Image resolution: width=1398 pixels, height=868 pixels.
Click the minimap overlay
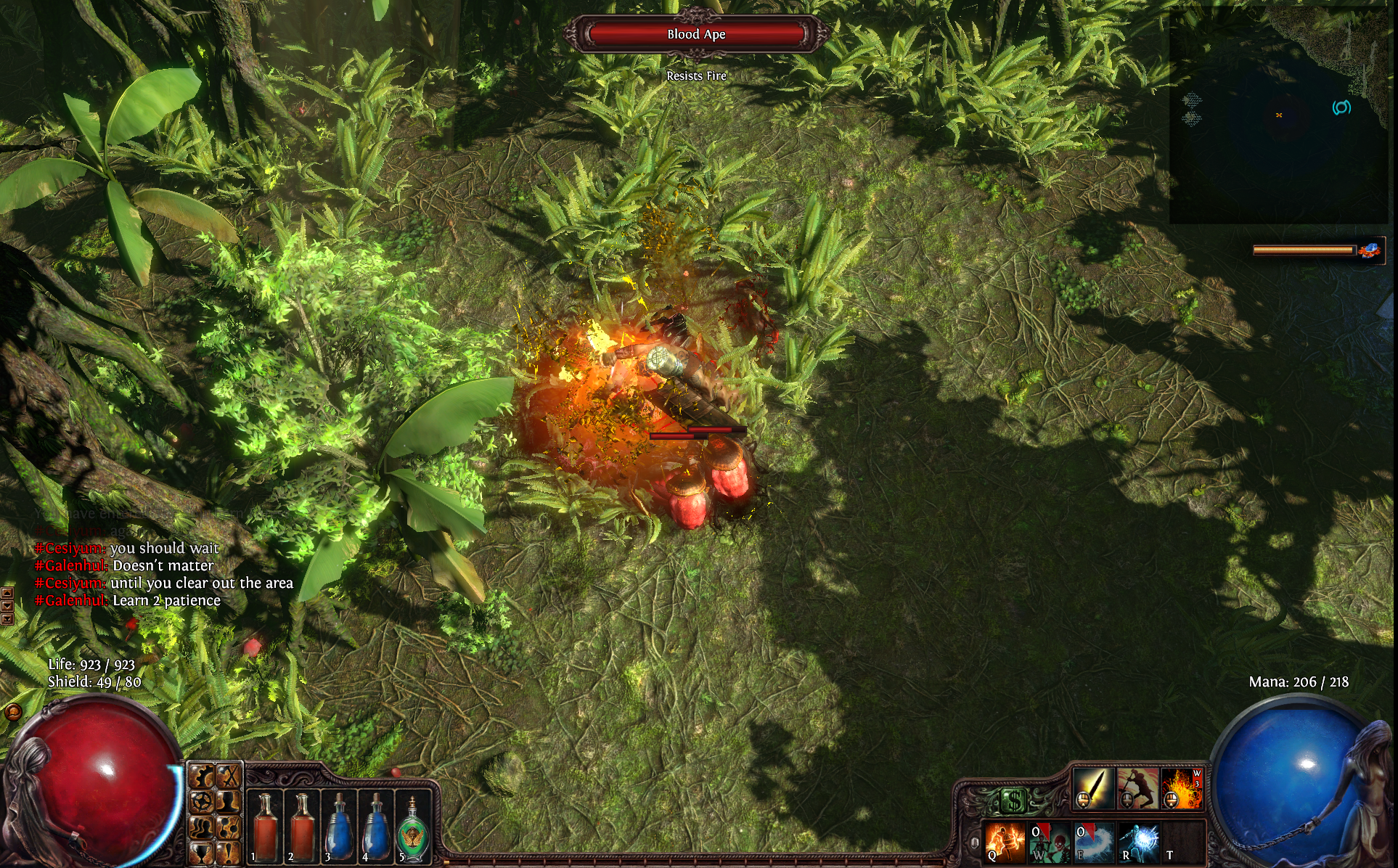[x=1278, y=116]
